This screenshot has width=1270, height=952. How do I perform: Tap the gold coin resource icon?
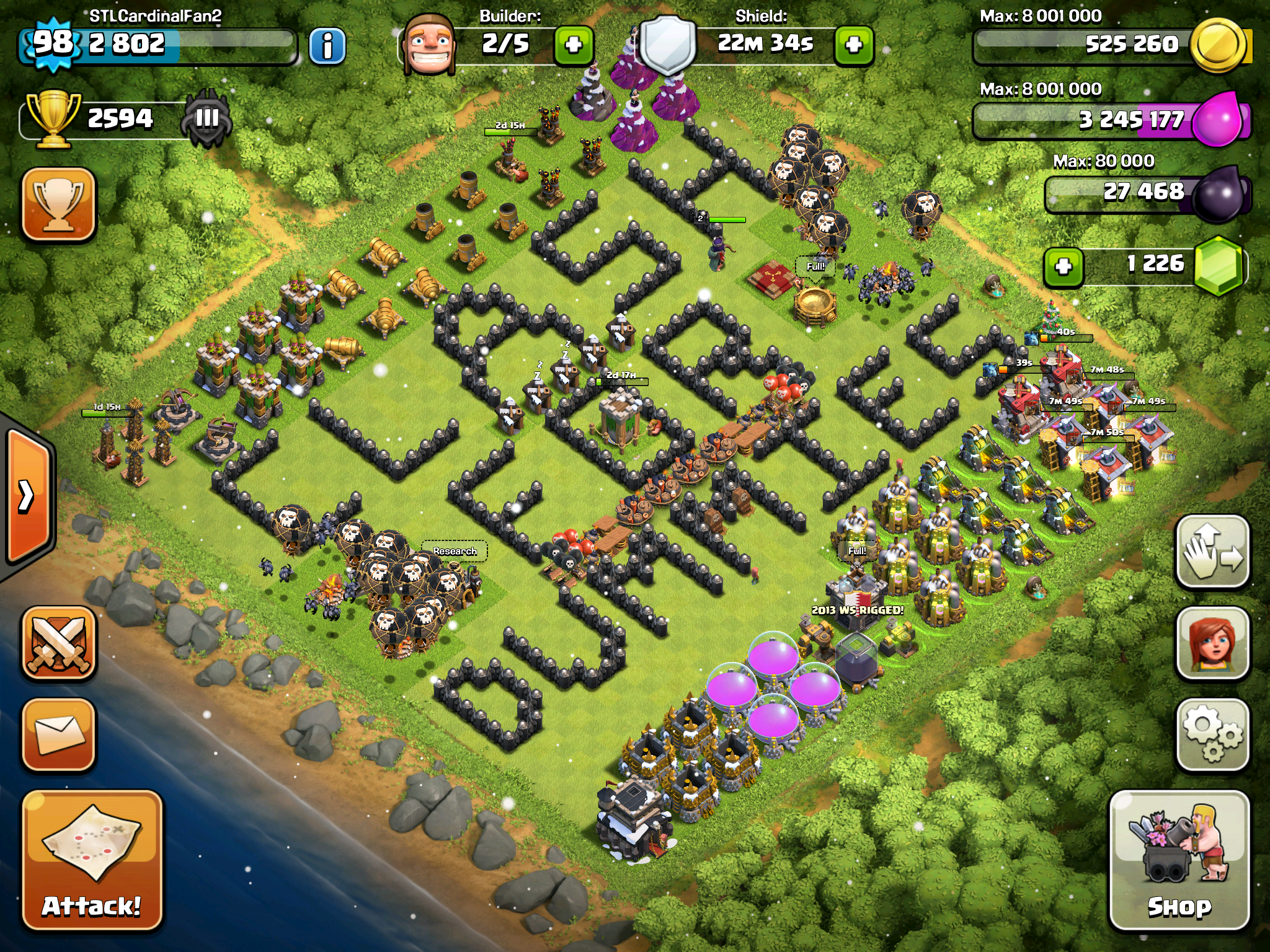pyautogui.click(x=1219, y=45)
